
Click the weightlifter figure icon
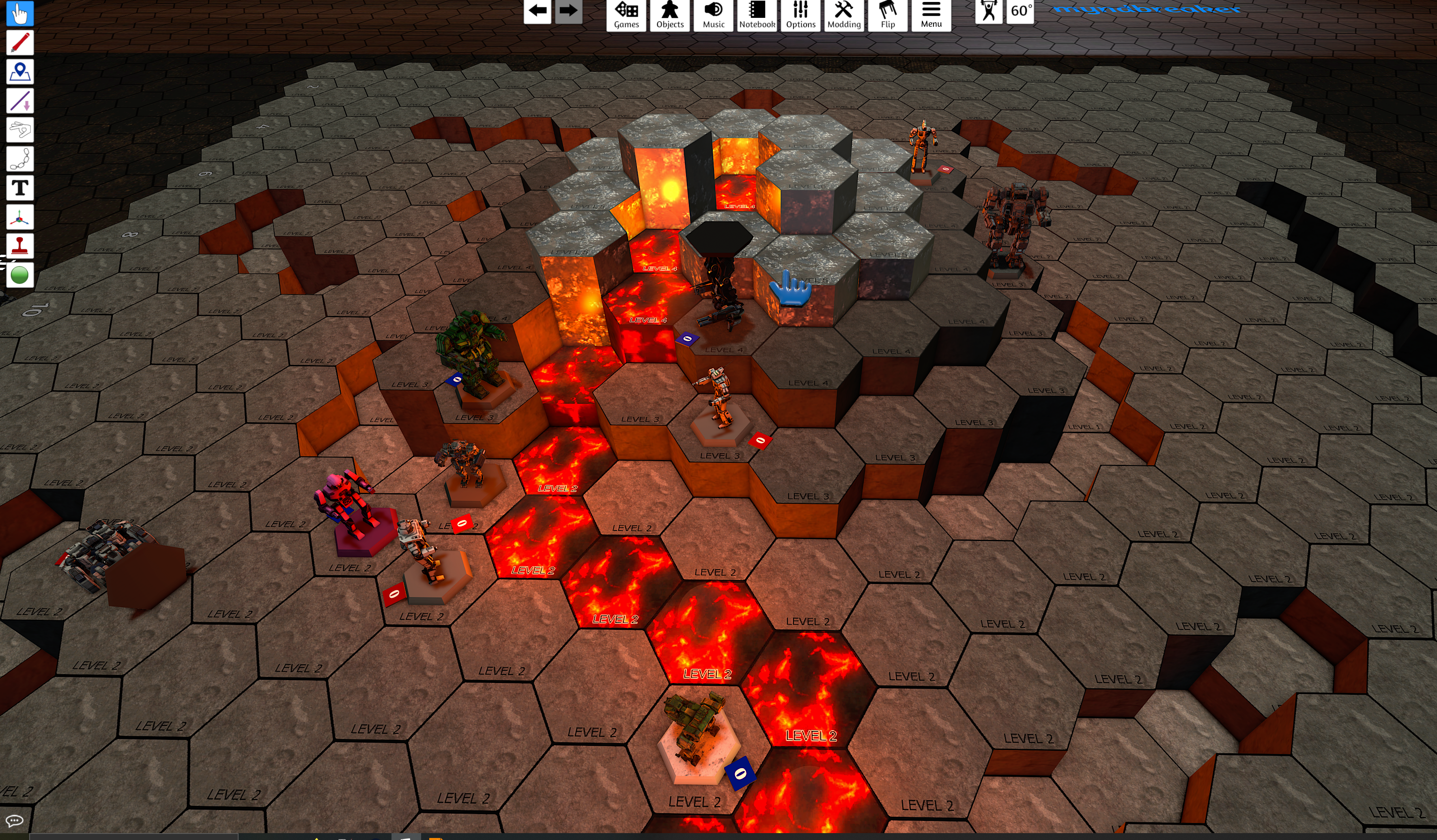pos(989,11)
